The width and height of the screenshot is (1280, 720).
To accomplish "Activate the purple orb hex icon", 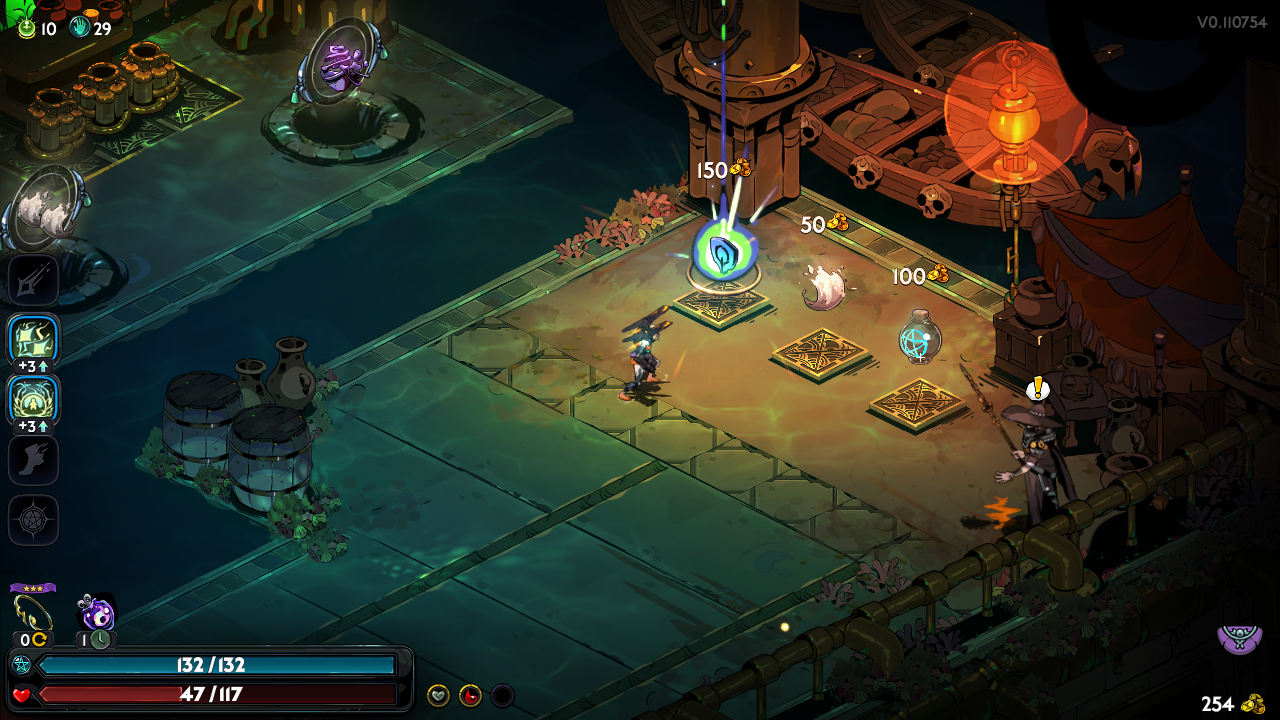I will (98, 612).
